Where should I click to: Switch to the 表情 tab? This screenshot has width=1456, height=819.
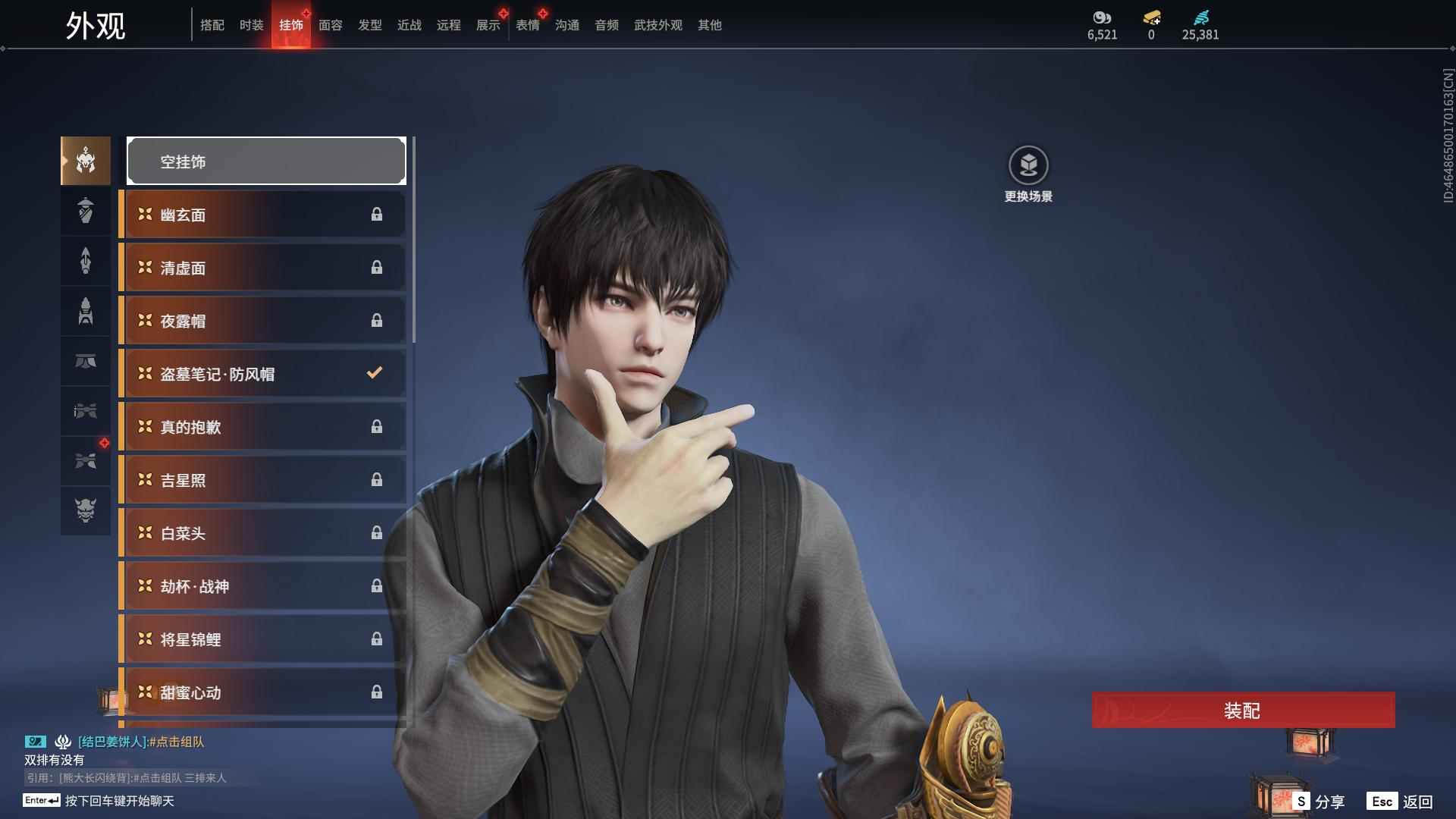[527, 25]
